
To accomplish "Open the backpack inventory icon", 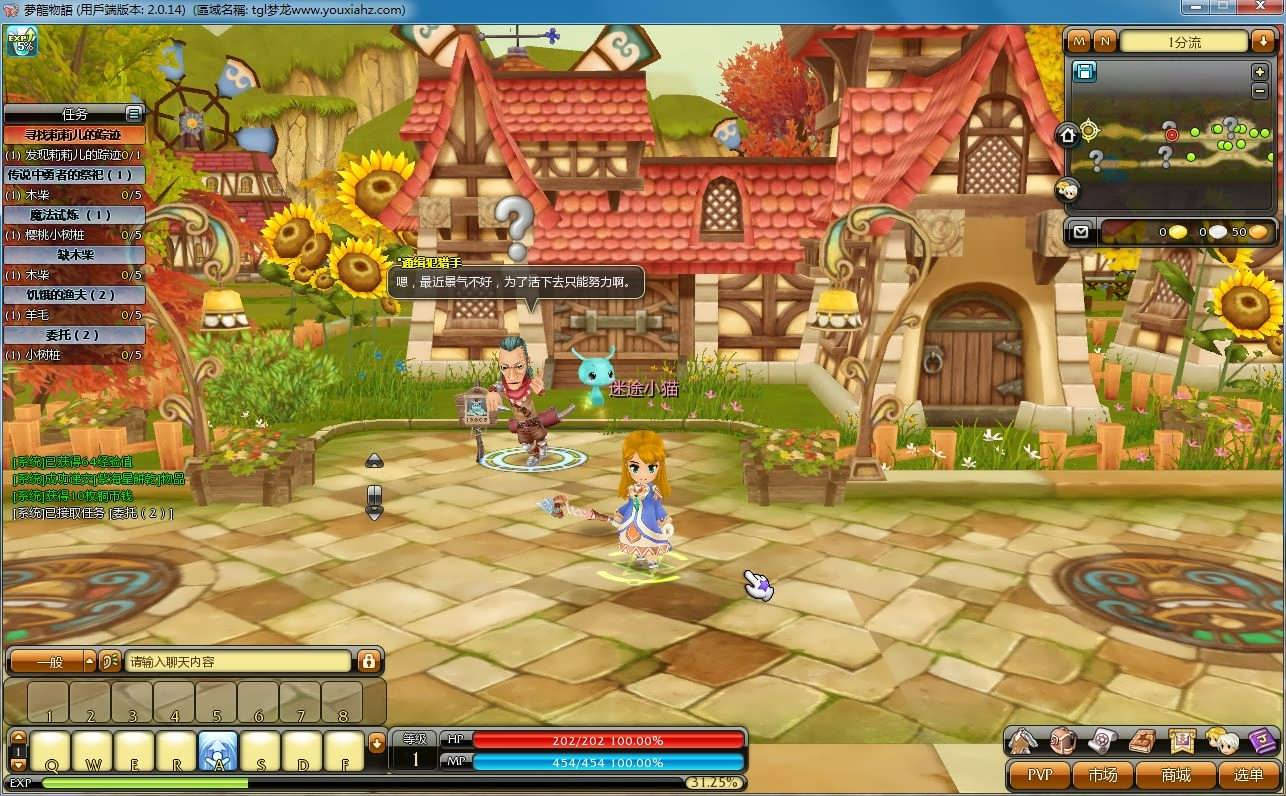I will (x=1062, y=741).
